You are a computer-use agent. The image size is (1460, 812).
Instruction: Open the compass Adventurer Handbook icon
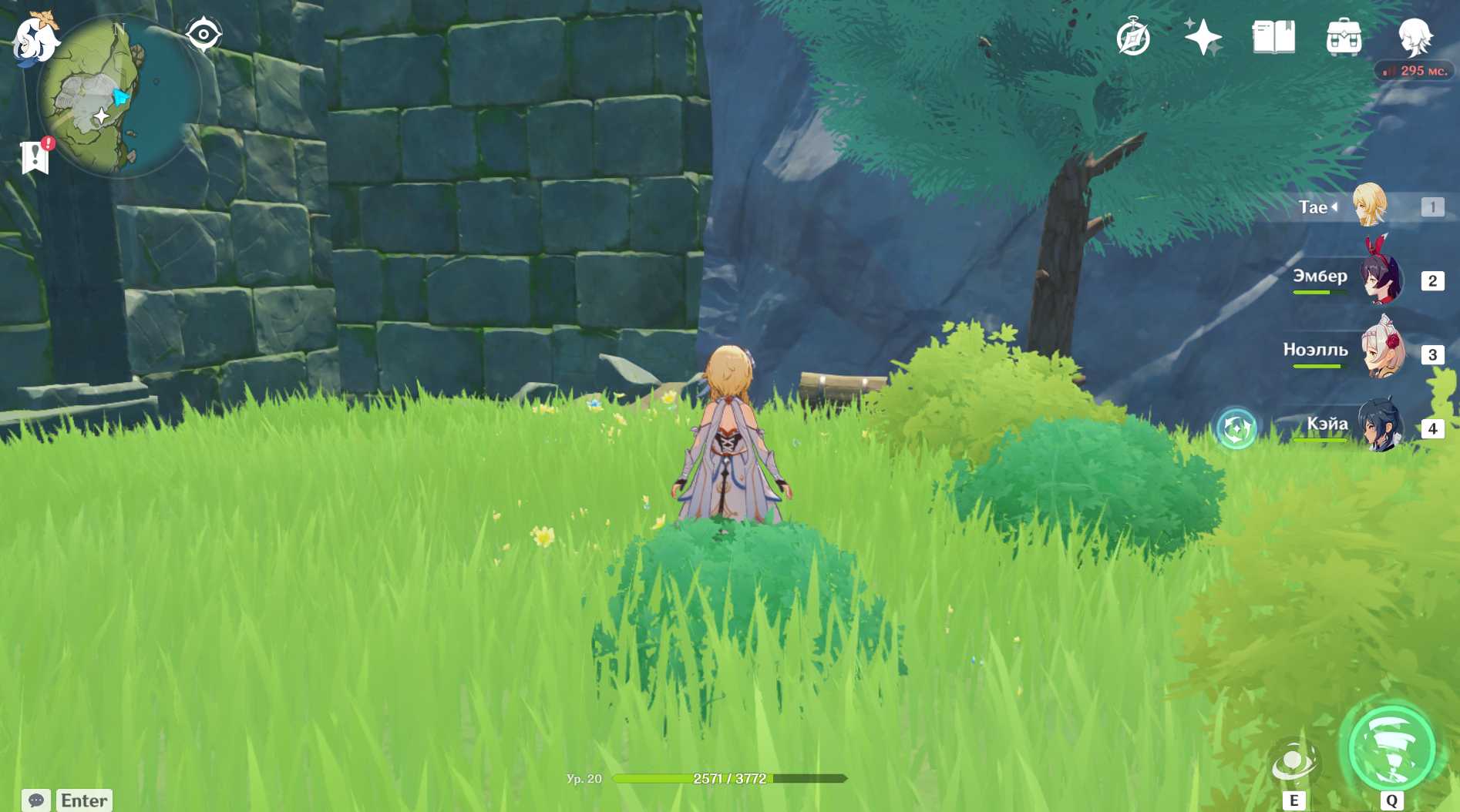coord(1133,37)
